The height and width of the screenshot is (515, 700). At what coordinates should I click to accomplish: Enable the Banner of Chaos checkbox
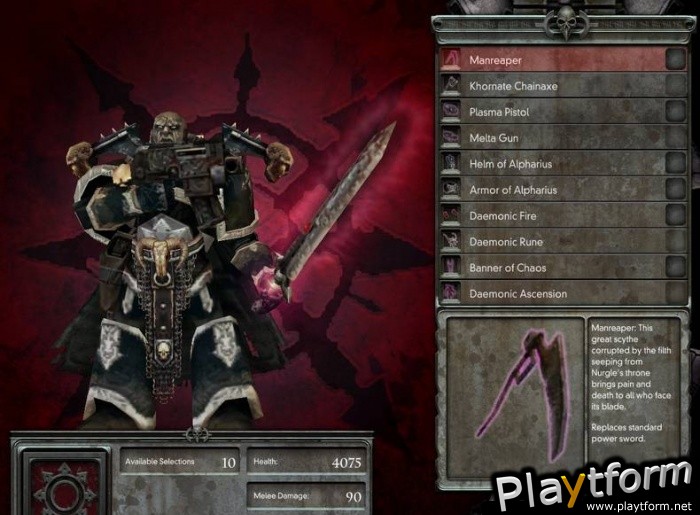(x=676, y=268)
